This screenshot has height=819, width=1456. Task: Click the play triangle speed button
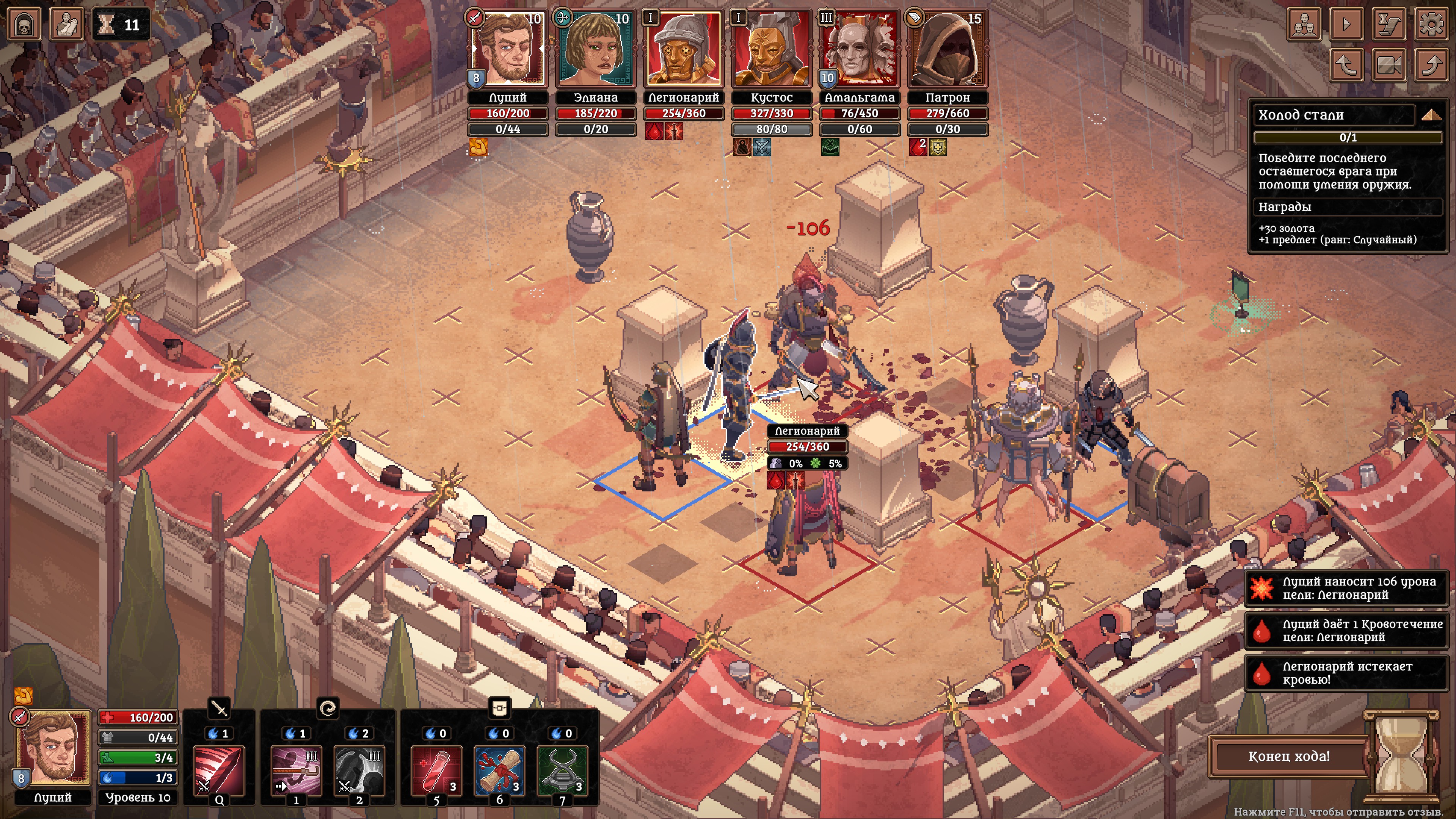pos(1346,24)
